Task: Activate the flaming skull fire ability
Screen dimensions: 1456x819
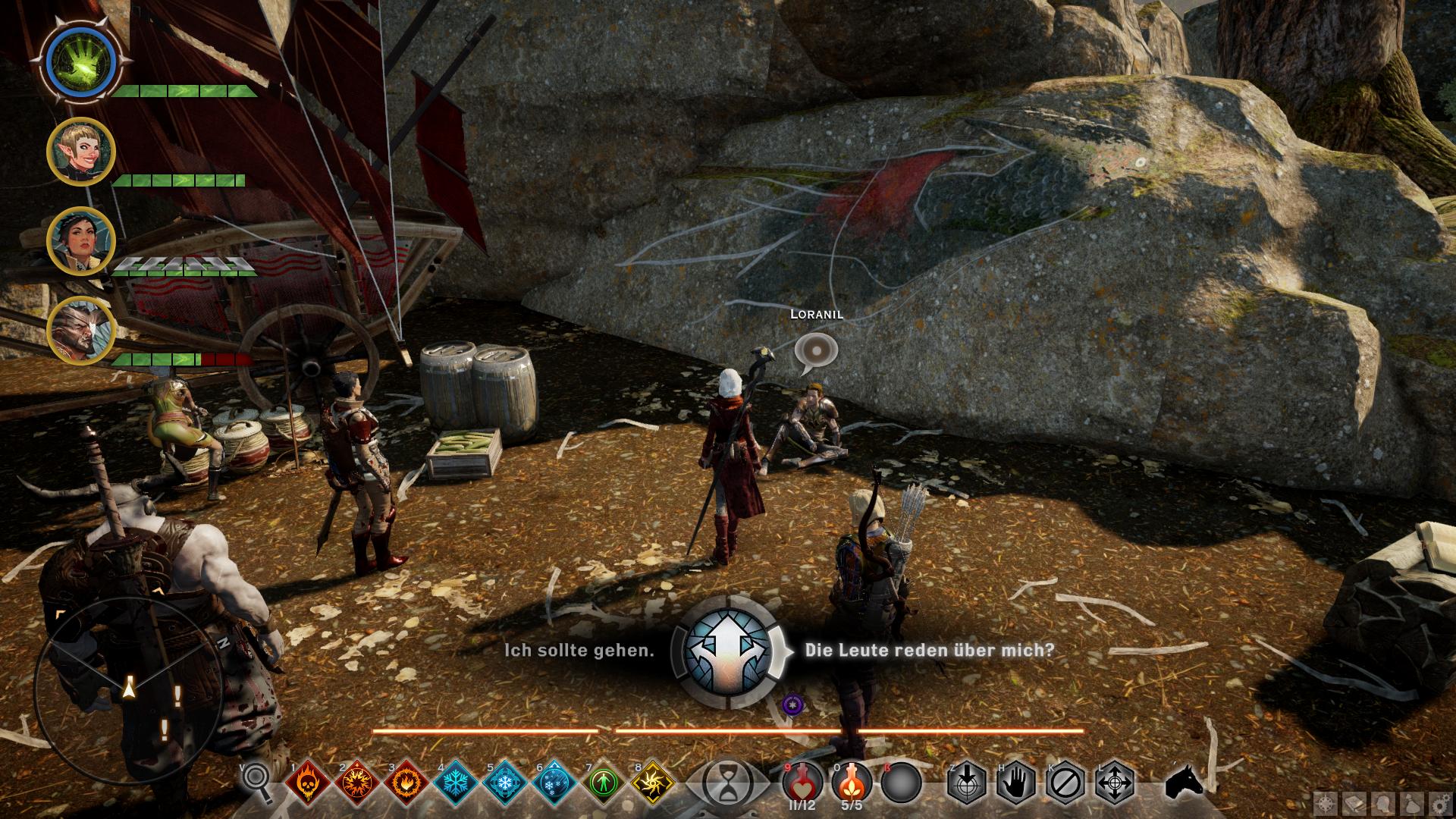Action: coord(307,782)
